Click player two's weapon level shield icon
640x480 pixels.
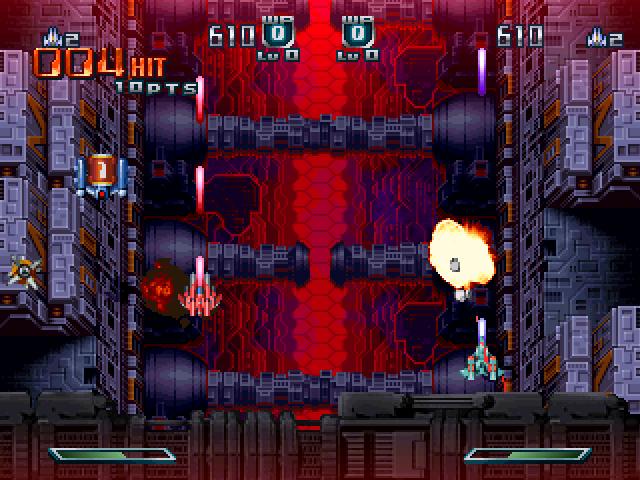357,35
